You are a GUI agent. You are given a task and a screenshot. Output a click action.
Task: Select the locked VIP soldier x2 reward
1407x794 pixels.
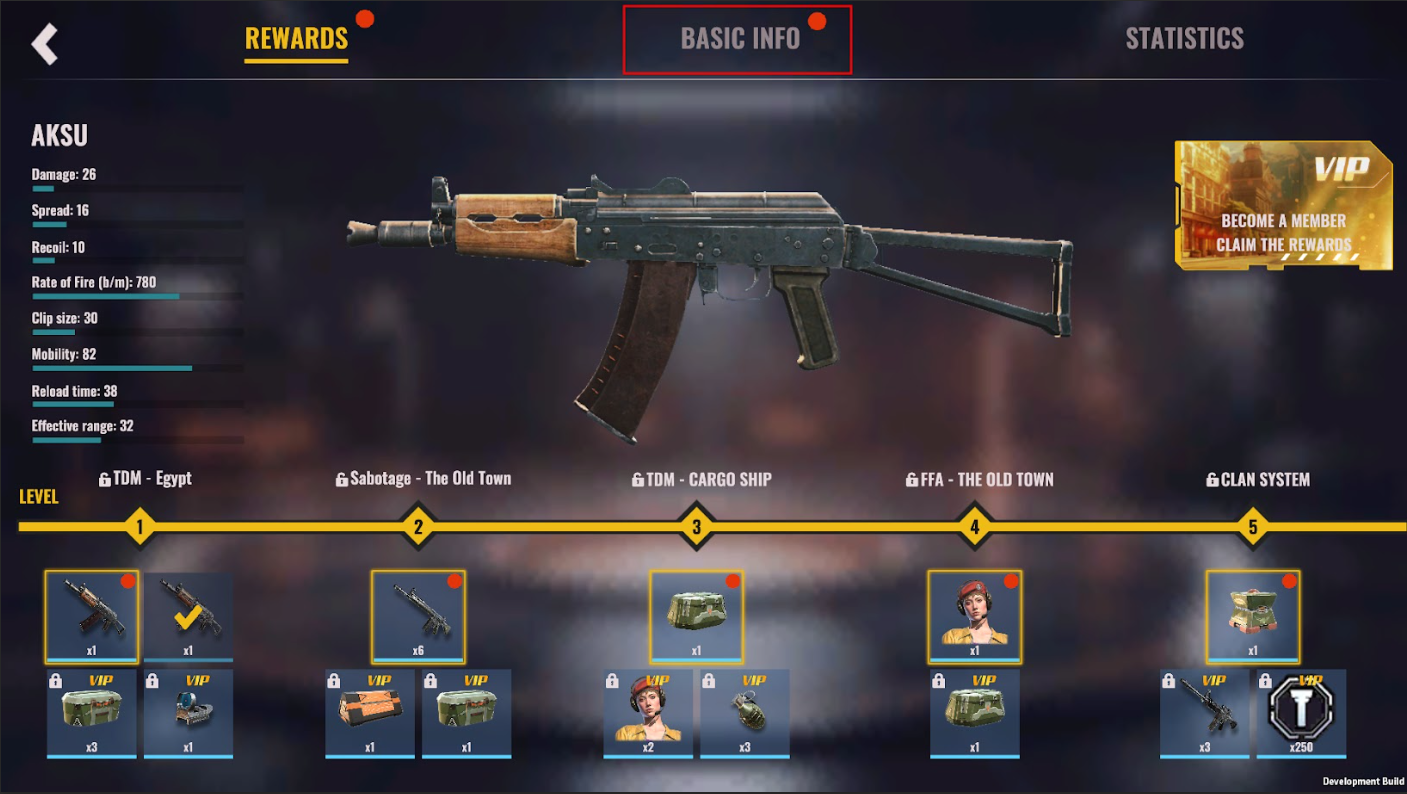[648, 713]
